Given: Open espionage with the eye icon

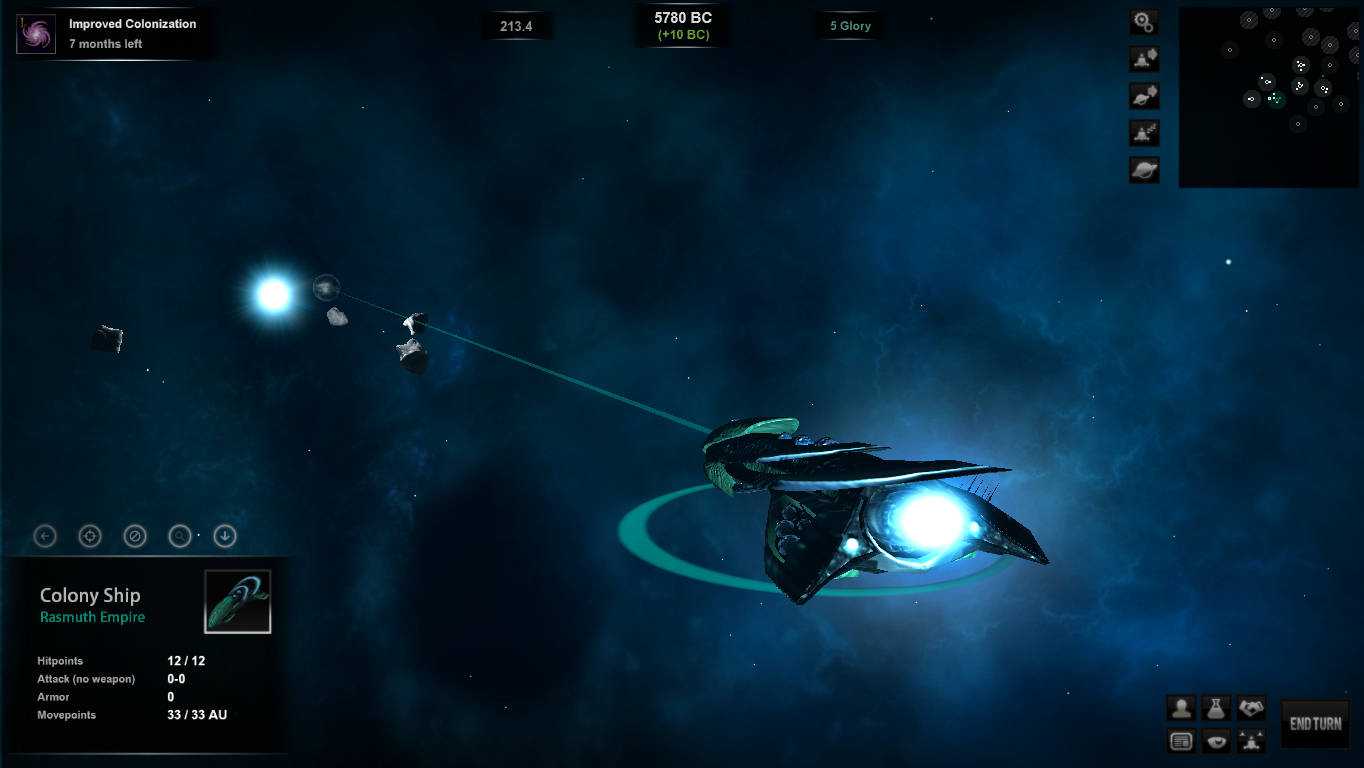Looking at the screenshot, I should pyautogui.click(x=1216, y=740).
